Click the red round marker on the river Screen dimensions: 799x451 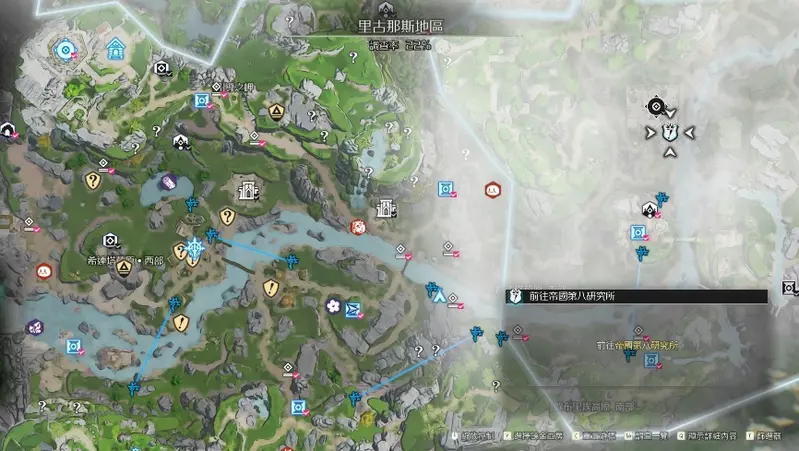pyautogui.click(x=357, y=227)
